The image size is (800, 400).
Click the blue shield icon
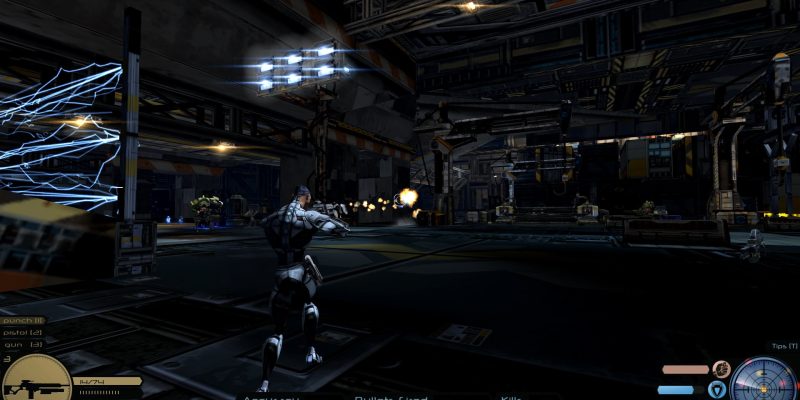click(716, 389)
